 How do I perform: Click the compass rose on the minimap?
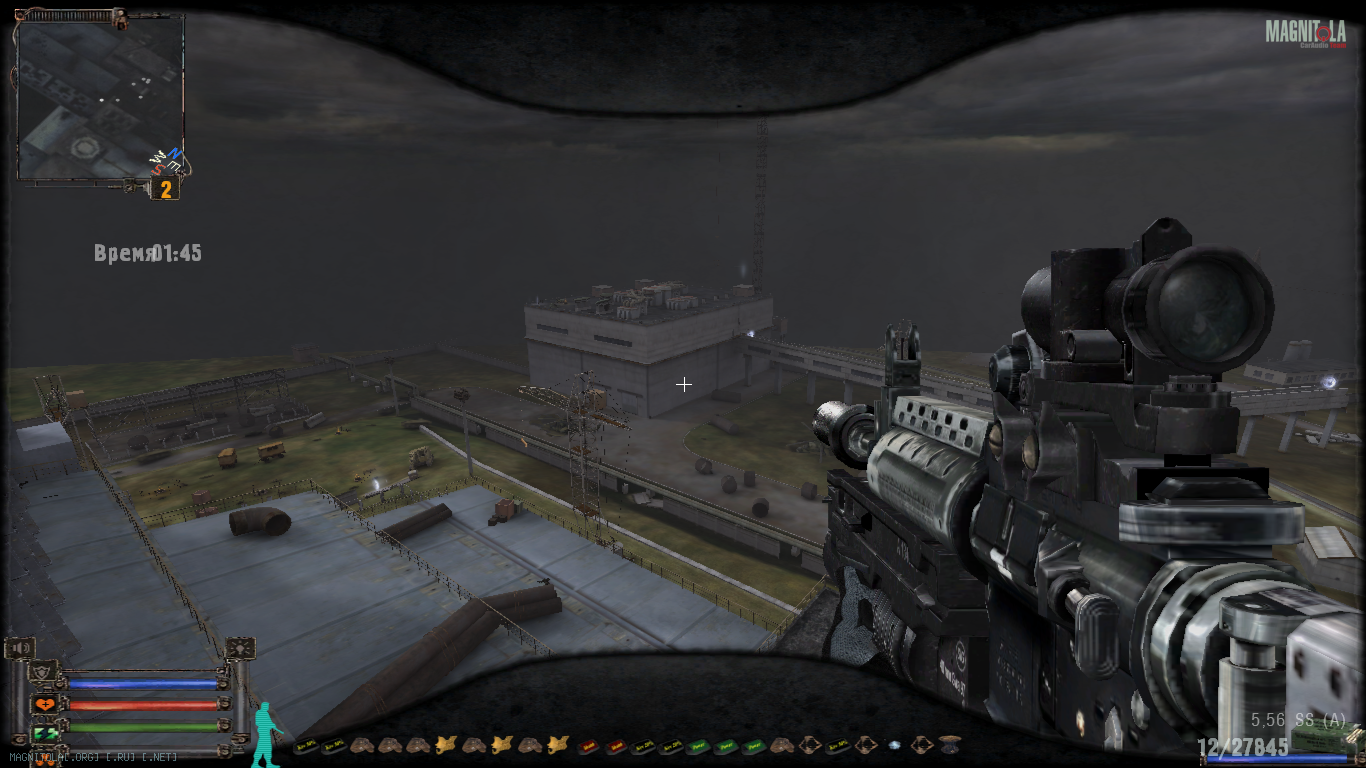tap(166, 159)
